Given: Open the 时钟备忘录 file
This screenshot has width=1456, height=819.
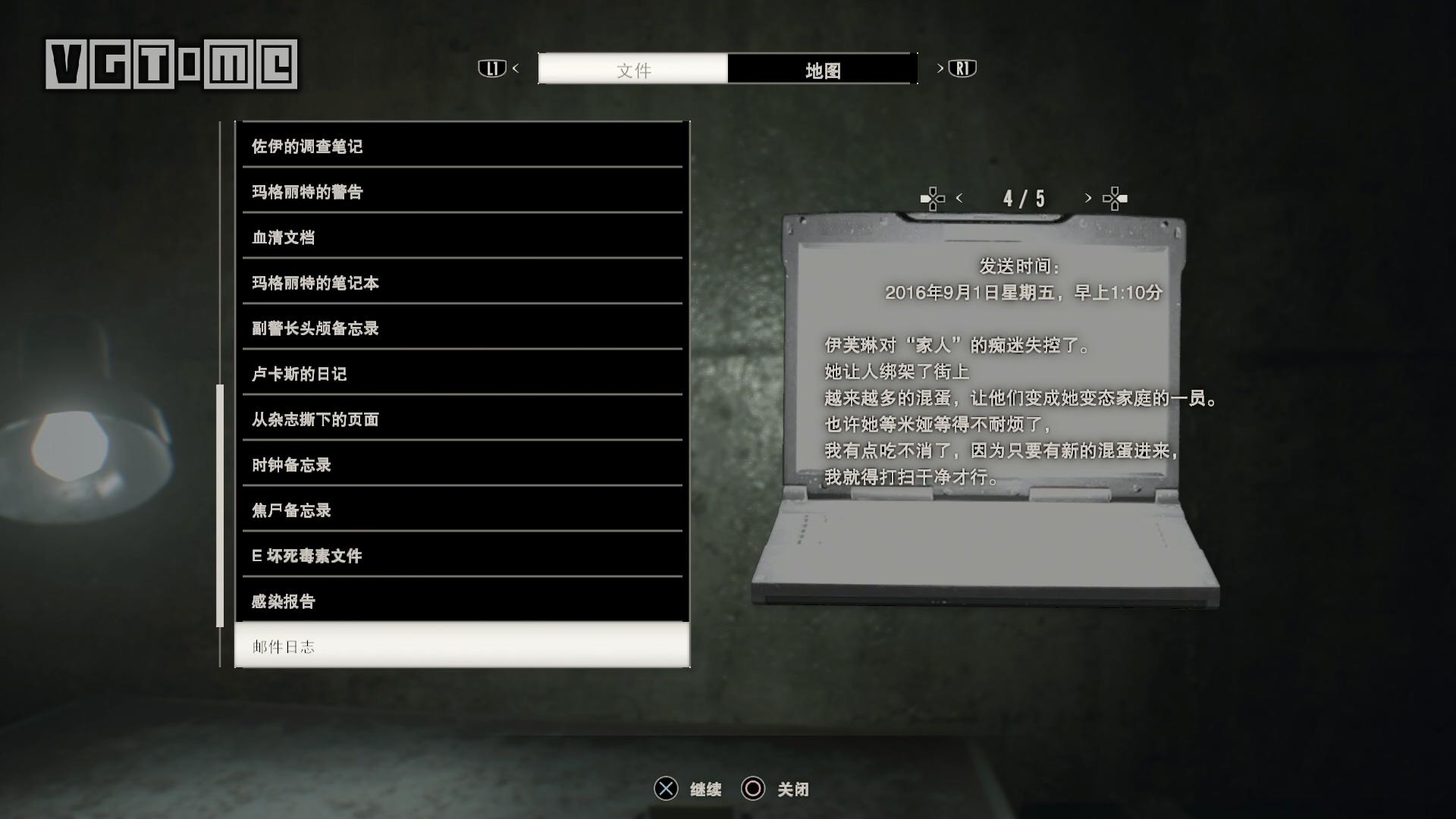Looking at the screenshot, I should click(462, 464).
